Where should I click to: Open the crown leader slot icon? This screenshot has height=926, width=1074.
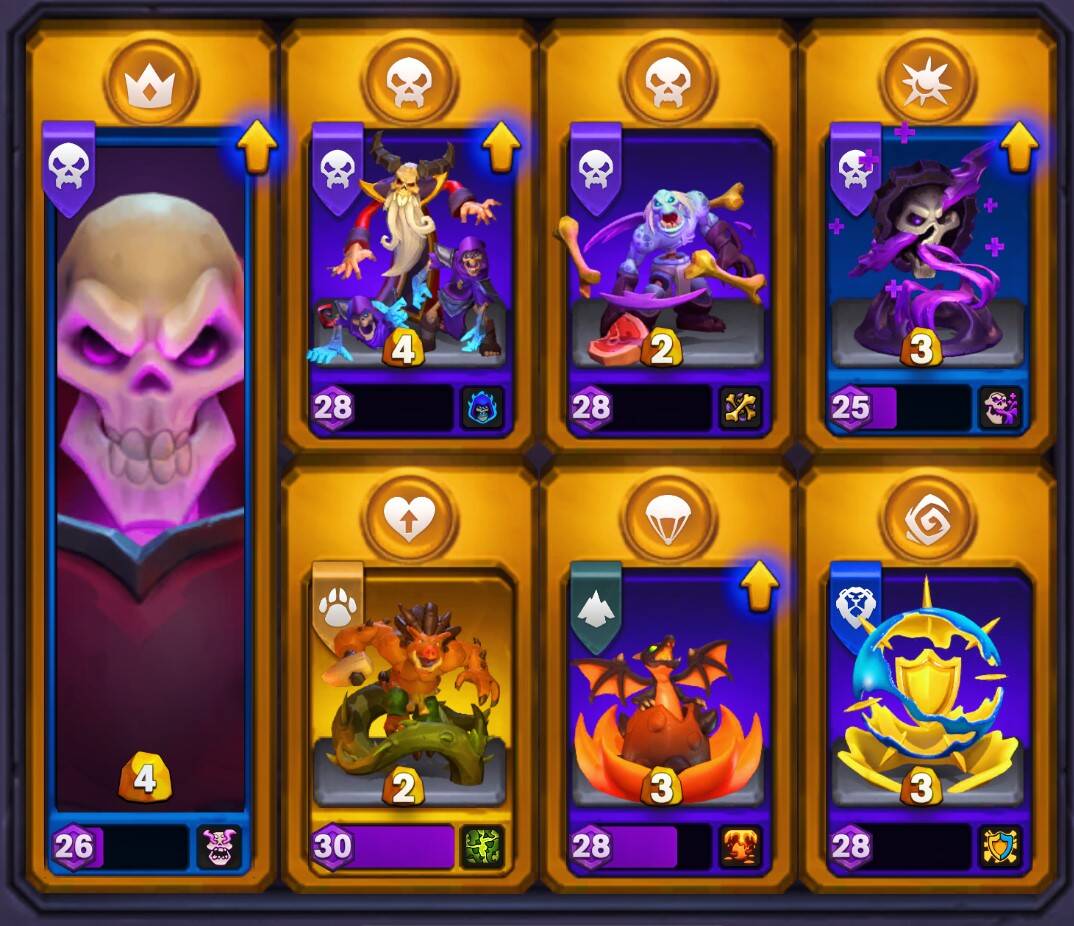151,82
